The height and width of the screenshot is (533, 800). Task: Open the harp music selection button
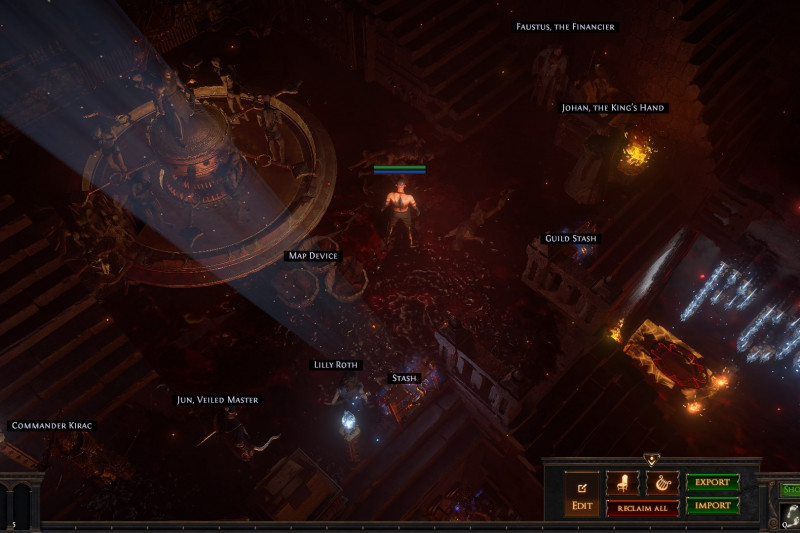click(662, 484)
